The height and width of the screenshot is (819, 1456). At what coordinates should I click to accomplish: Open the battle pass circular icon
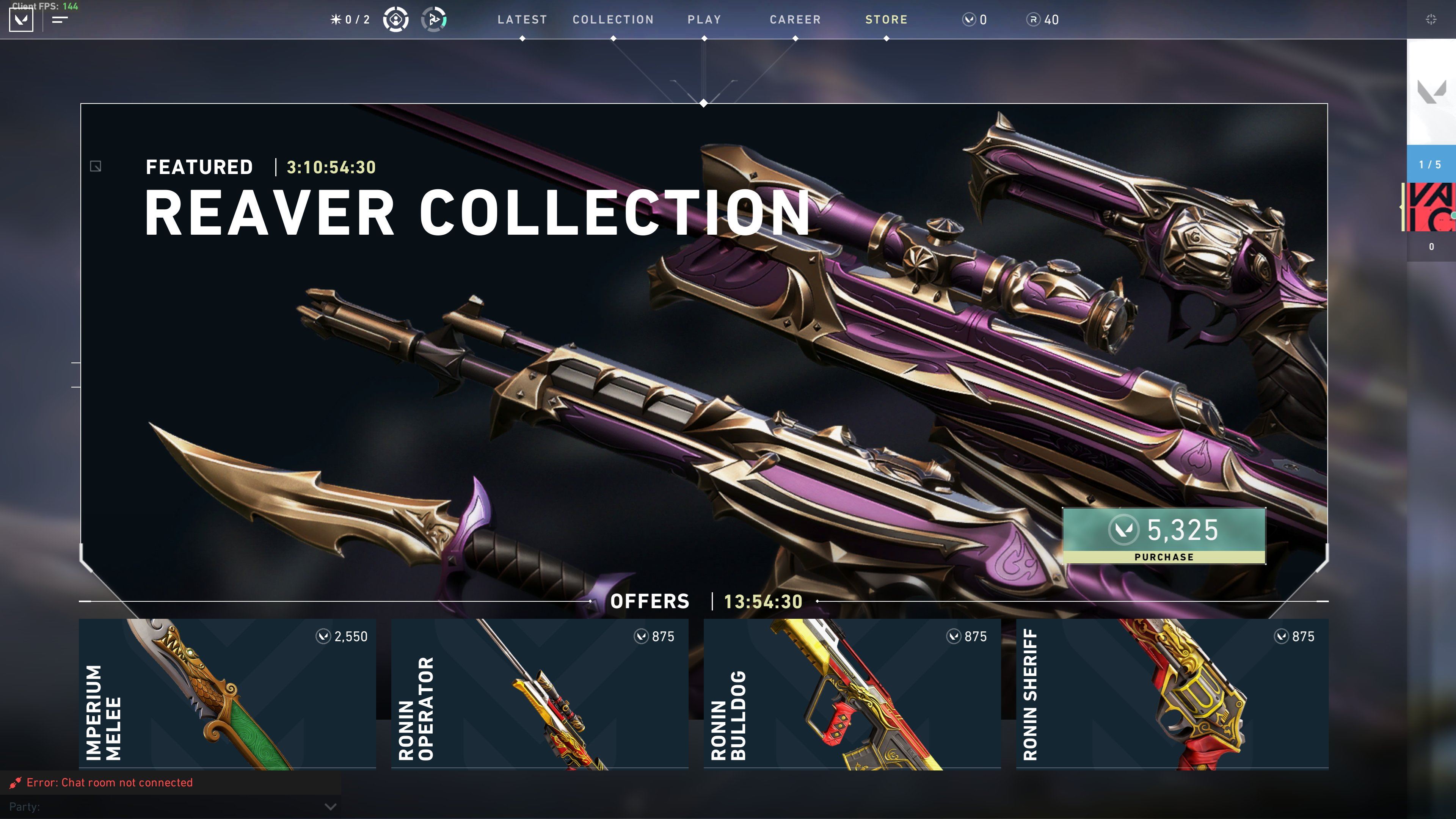pyautogui.click(x=395, y=20)
